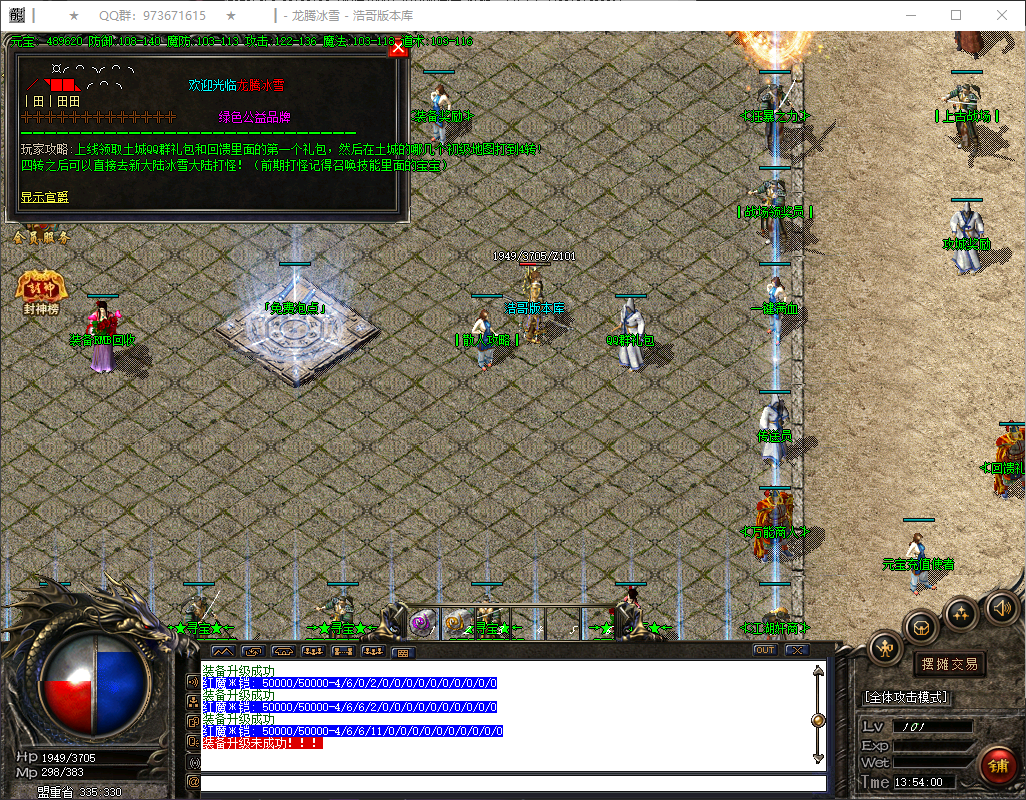Open the character figure round button
Screen dimensions: 1026x800
[x=886, y=648]
